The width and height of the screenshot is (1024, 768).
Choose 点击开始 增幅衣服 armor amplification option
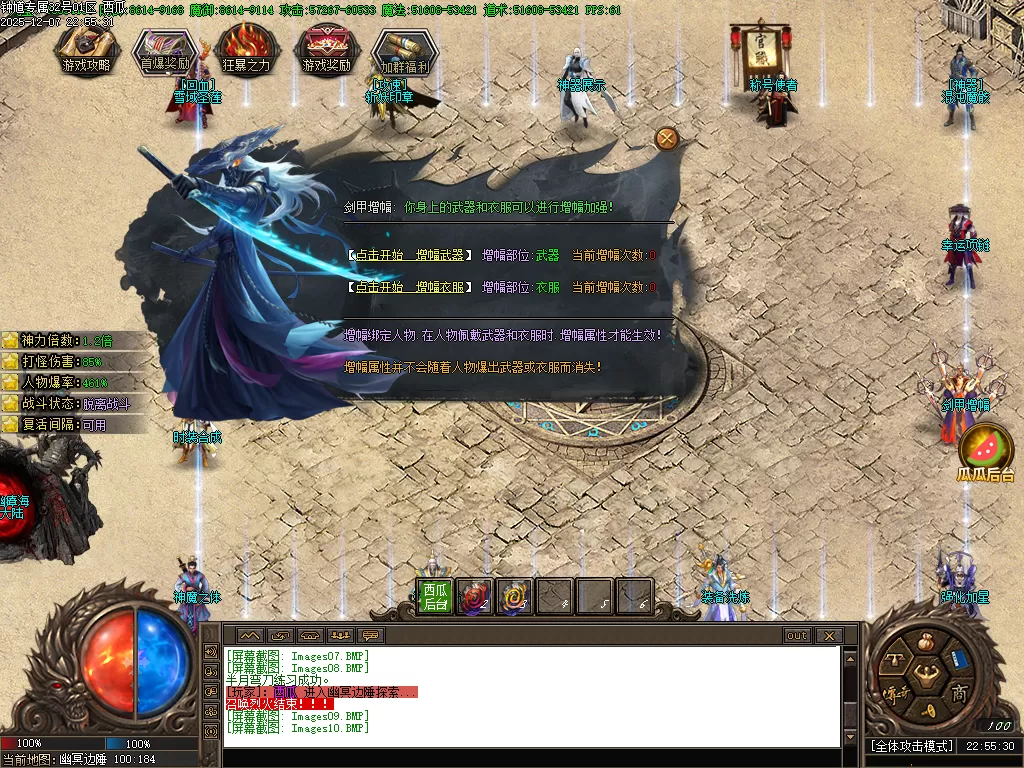(410, 287)
